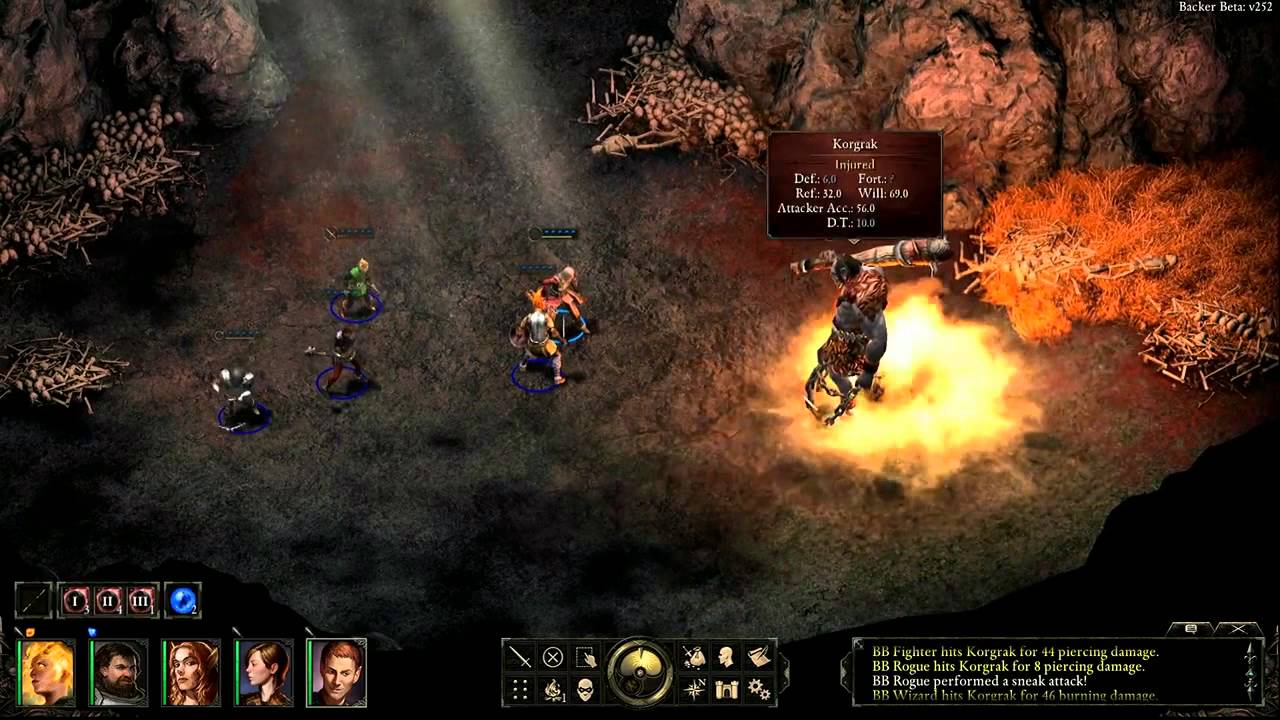
Task: Open level I spells
Action: 76,601
